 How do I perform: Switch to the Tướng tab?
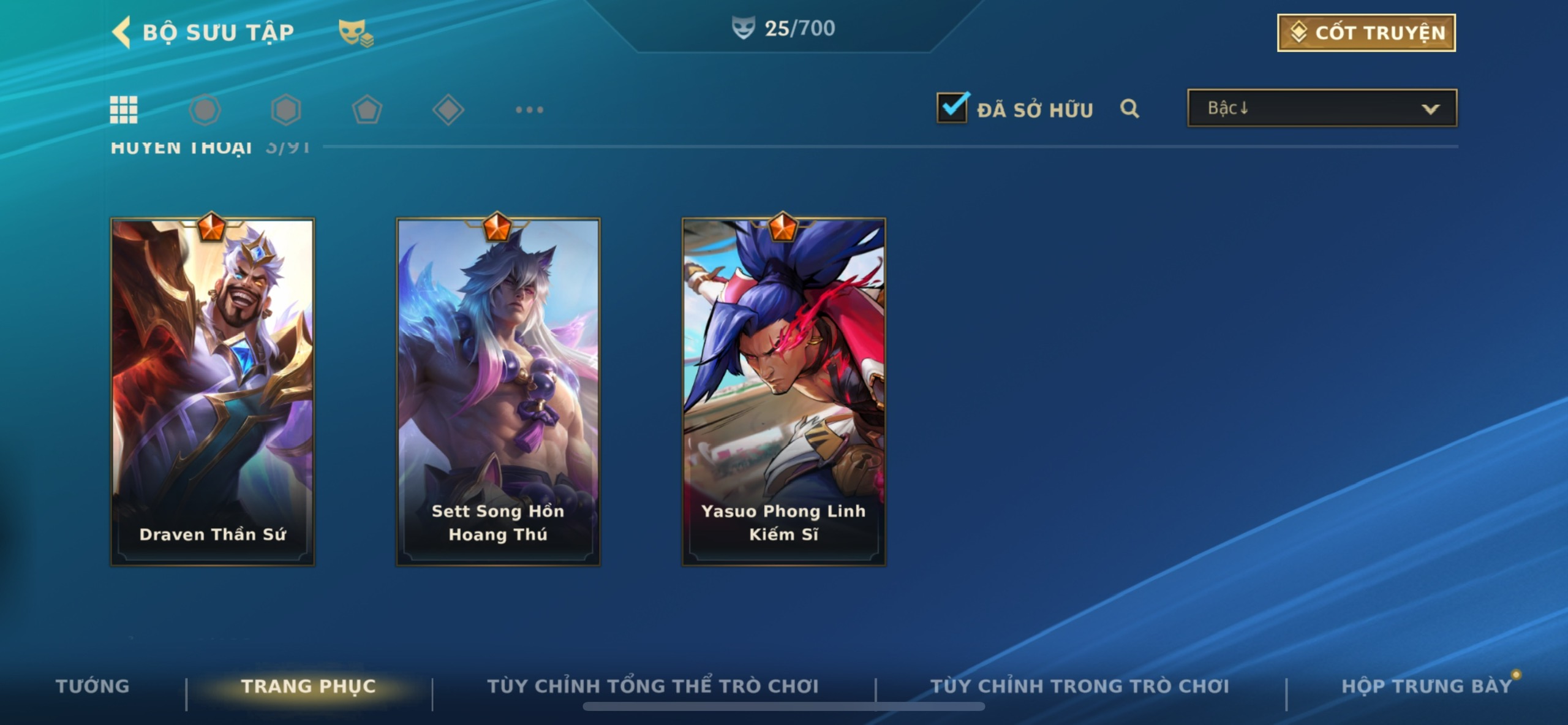point(92,686)
